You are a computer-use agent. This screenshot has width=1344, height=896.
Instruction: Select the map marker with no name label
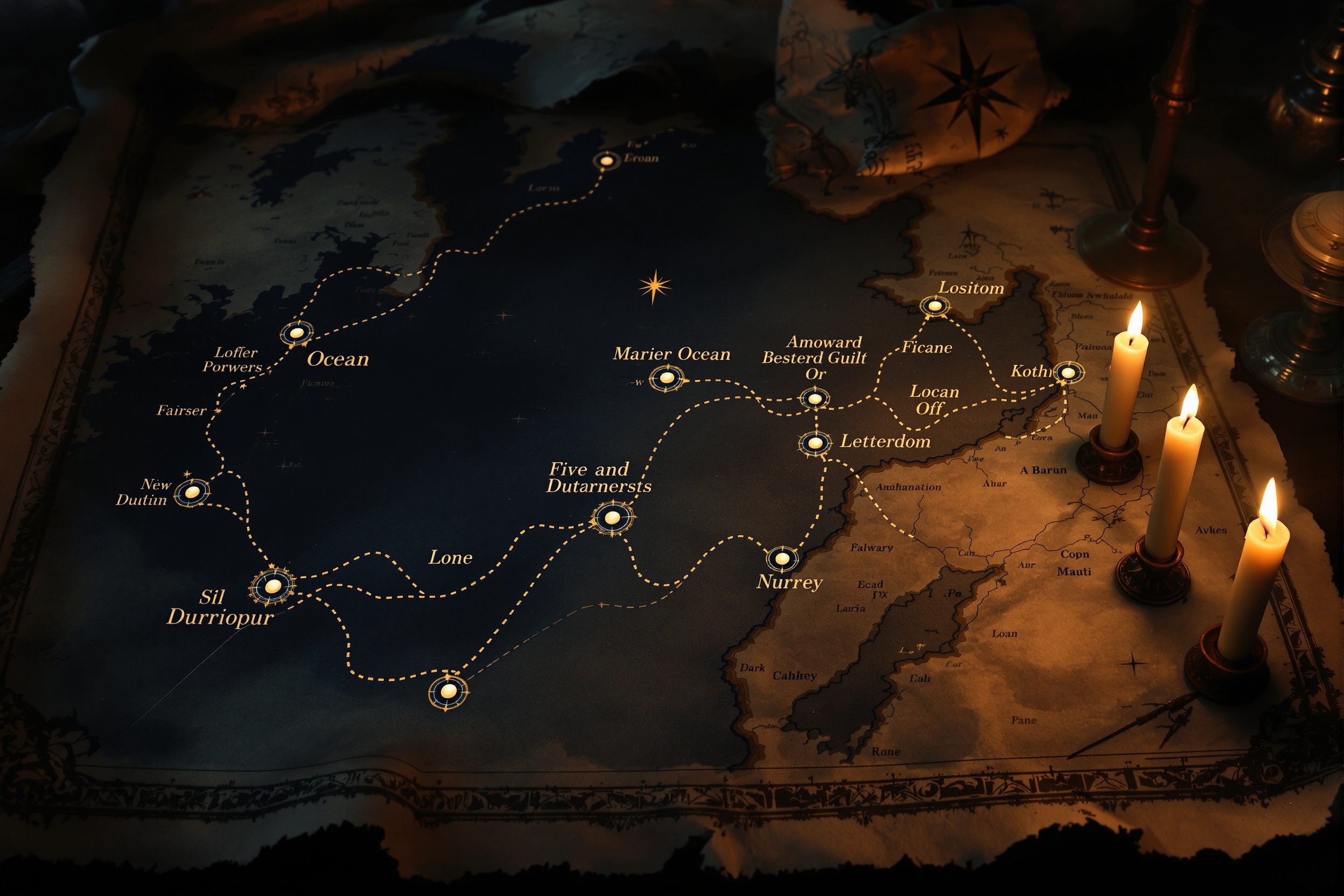(449, 691)
